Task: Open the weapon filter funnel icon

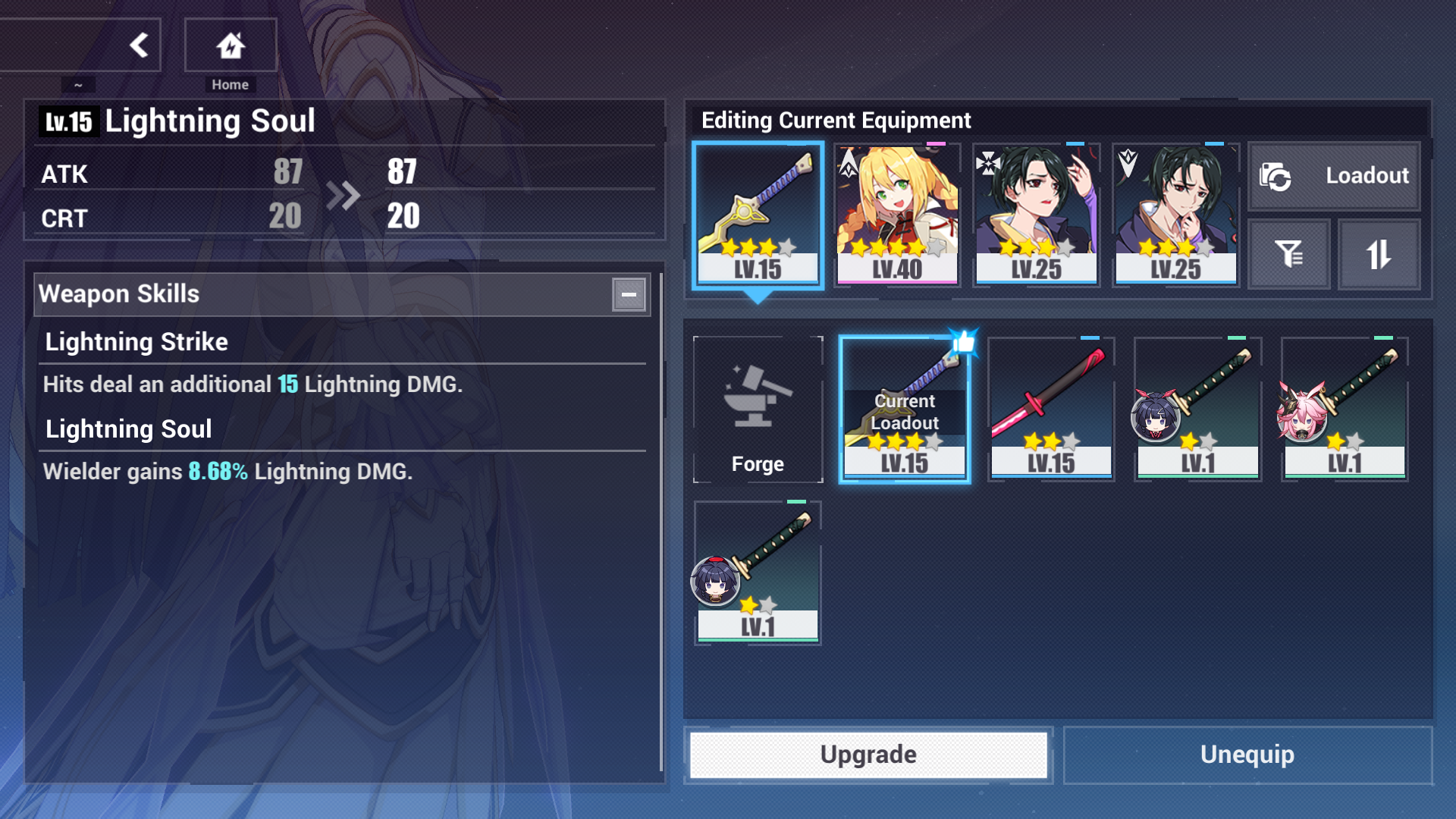Action: pos(1288,254)
